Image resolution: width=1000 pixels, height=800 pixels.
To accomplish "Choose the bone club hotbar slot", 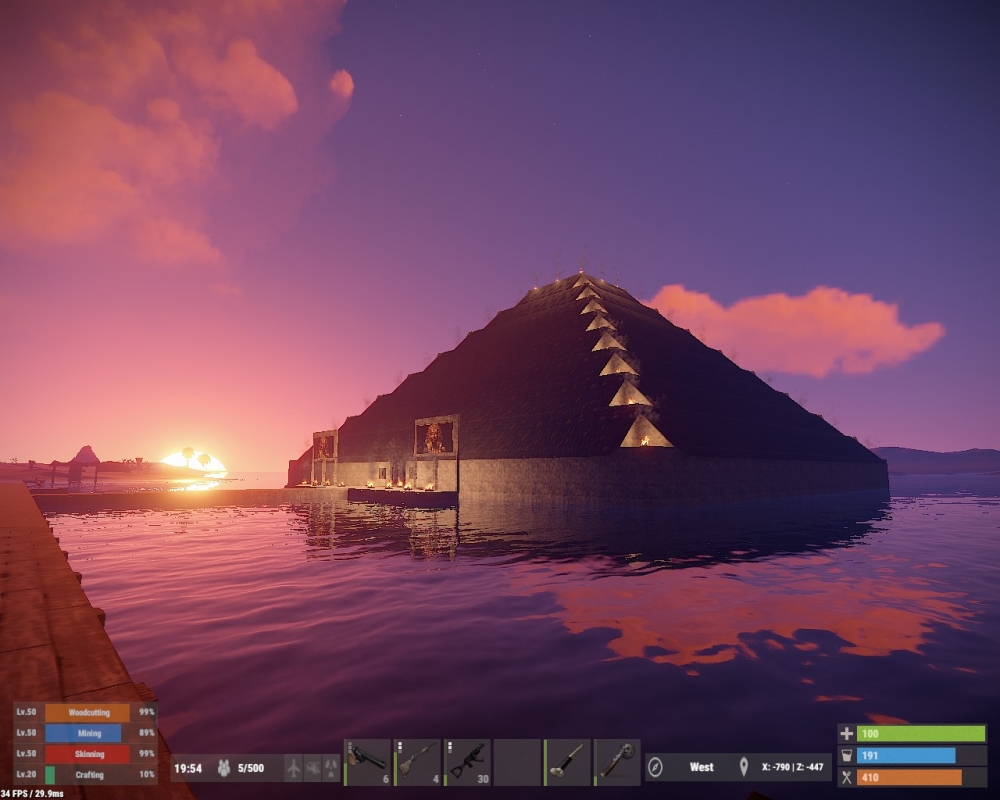I will (567, 762).
